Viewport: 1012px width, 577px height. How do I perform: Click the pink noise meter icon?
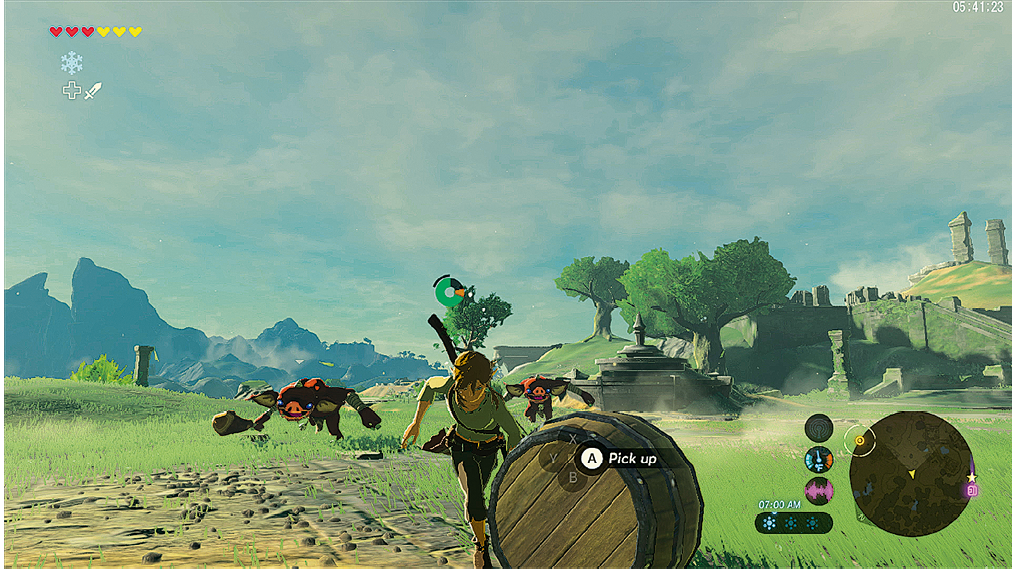[818, 490]
